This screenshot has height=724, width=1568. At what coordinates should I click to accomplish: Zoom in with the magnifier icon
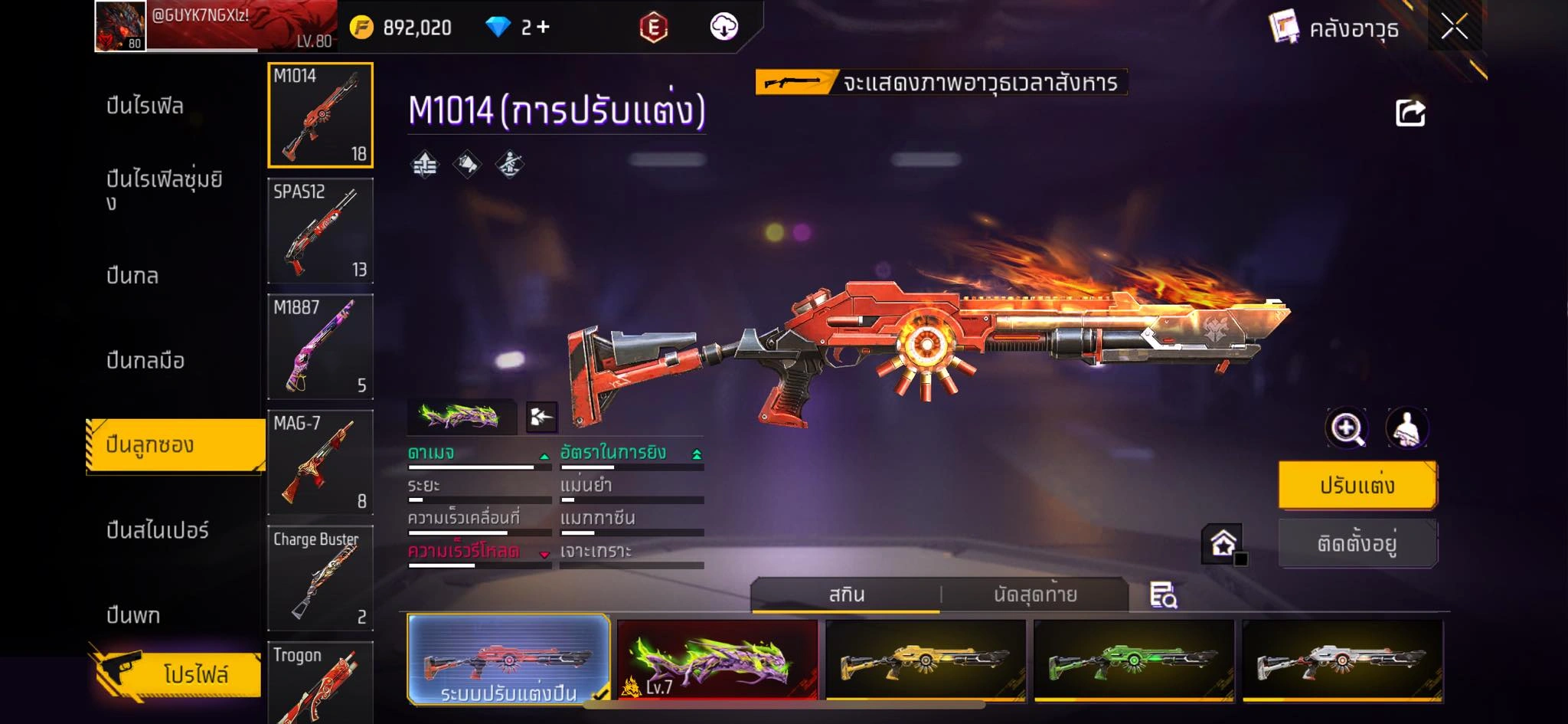point(1347,428)
